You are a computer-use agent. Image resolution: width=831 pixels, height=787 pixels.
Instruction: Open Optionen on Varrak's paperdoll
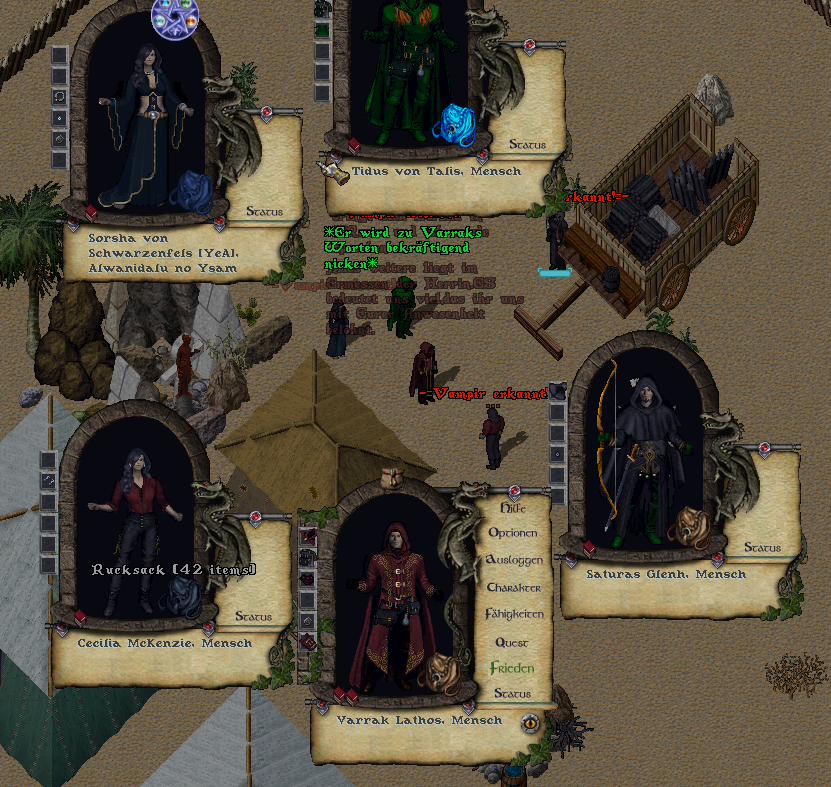(x=512, y=533)
